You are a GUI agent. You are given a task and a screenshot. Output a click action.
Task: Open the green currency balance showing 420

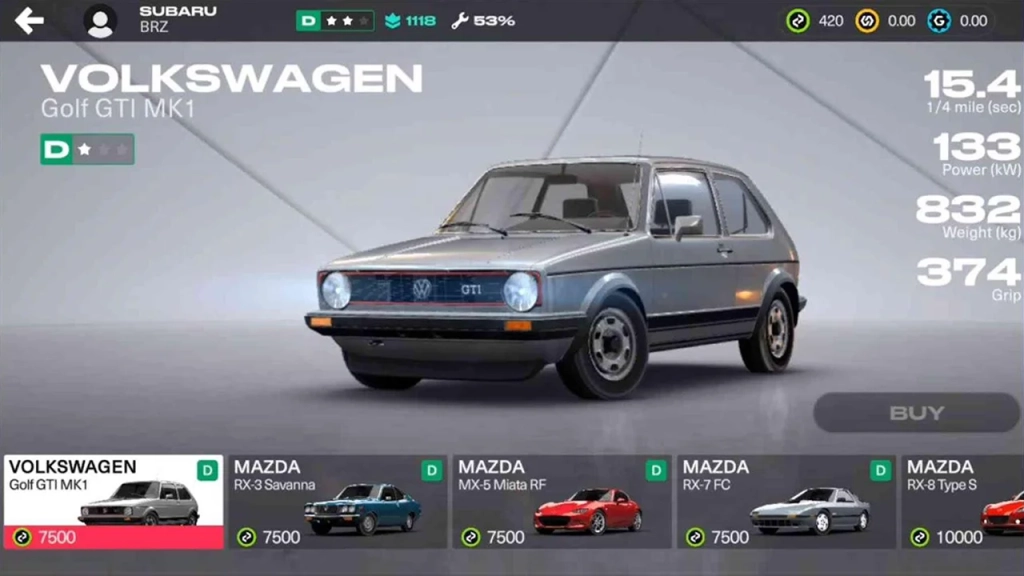pos(815,20)
